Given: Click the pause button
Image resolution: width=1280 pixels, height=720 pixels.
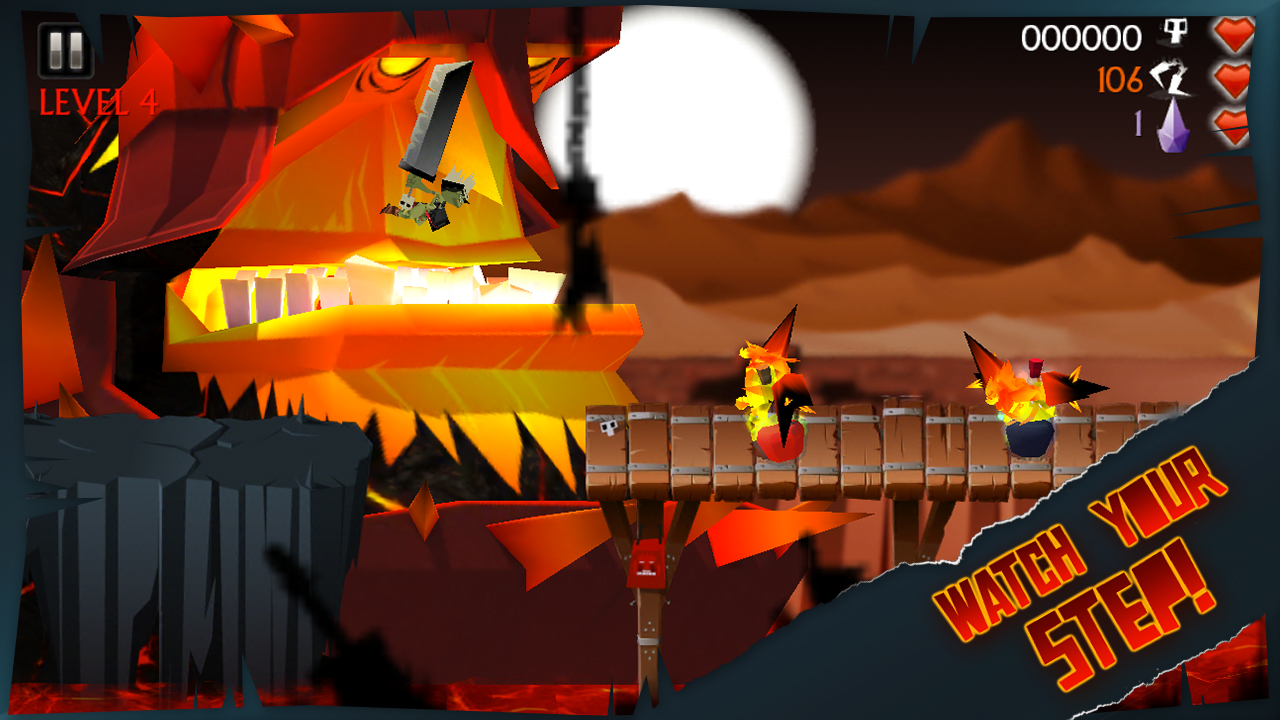Looking at the screenshot, I should tap(65, 47).
